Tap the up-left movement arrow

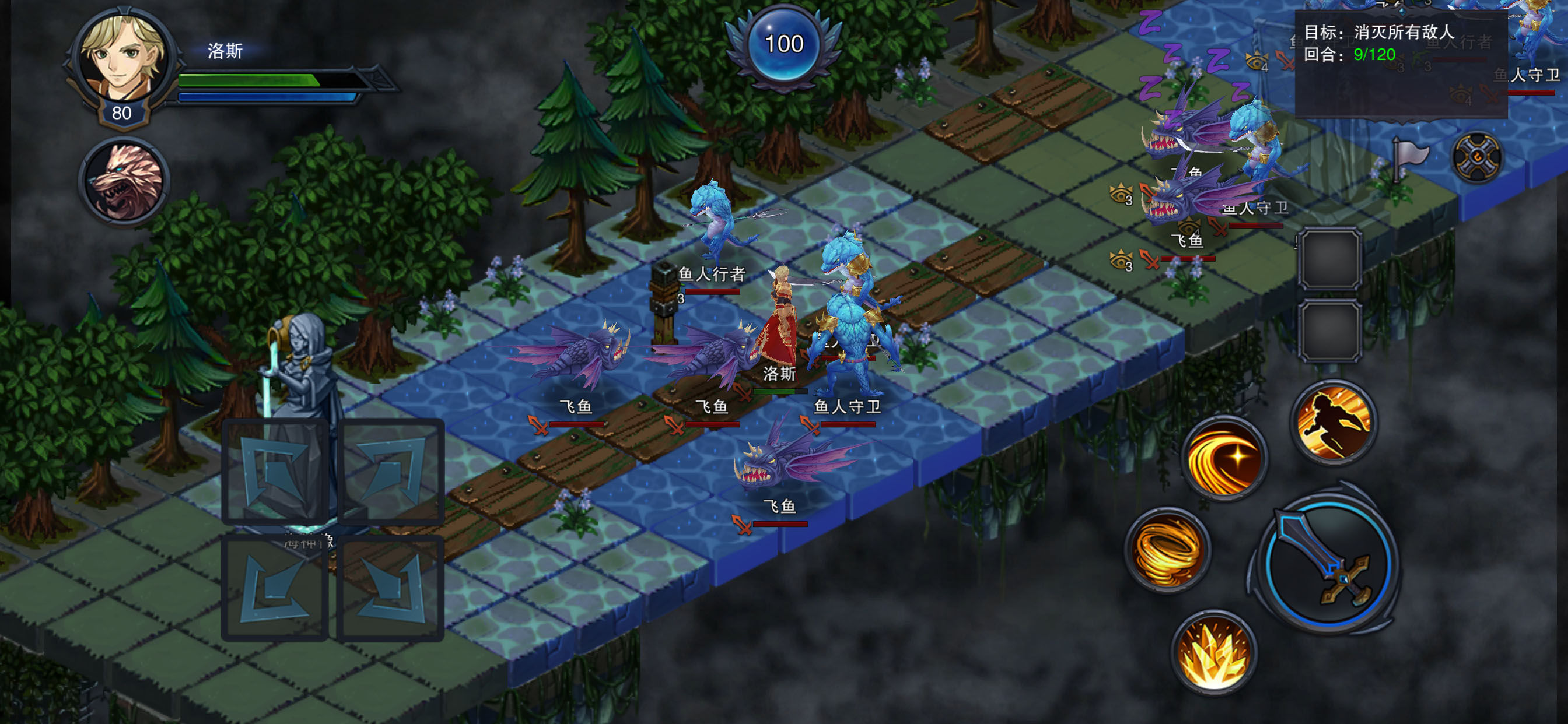(x=275, y=471)
